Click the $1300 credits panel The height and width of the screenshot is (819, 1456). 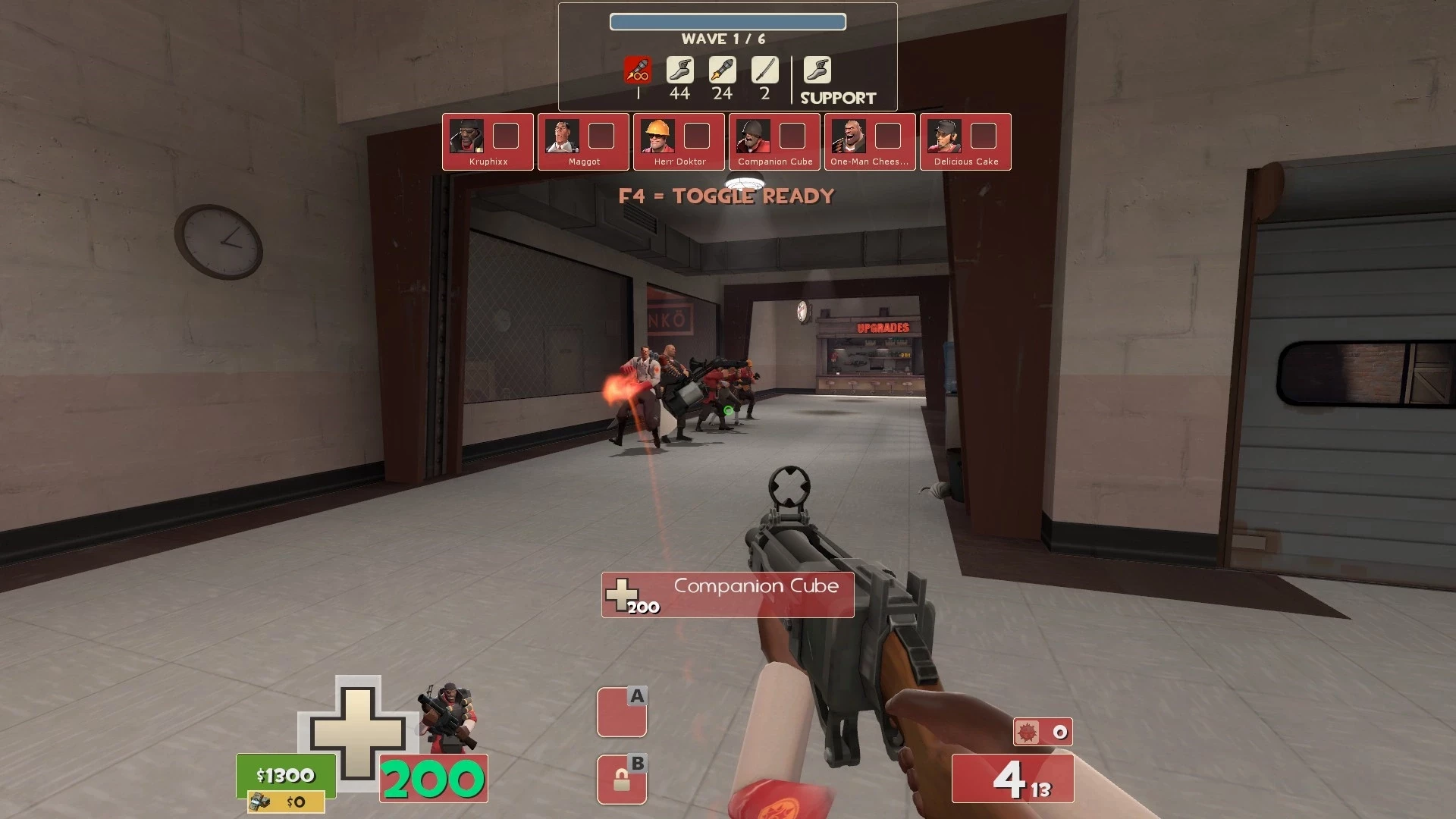click(286, 775)
